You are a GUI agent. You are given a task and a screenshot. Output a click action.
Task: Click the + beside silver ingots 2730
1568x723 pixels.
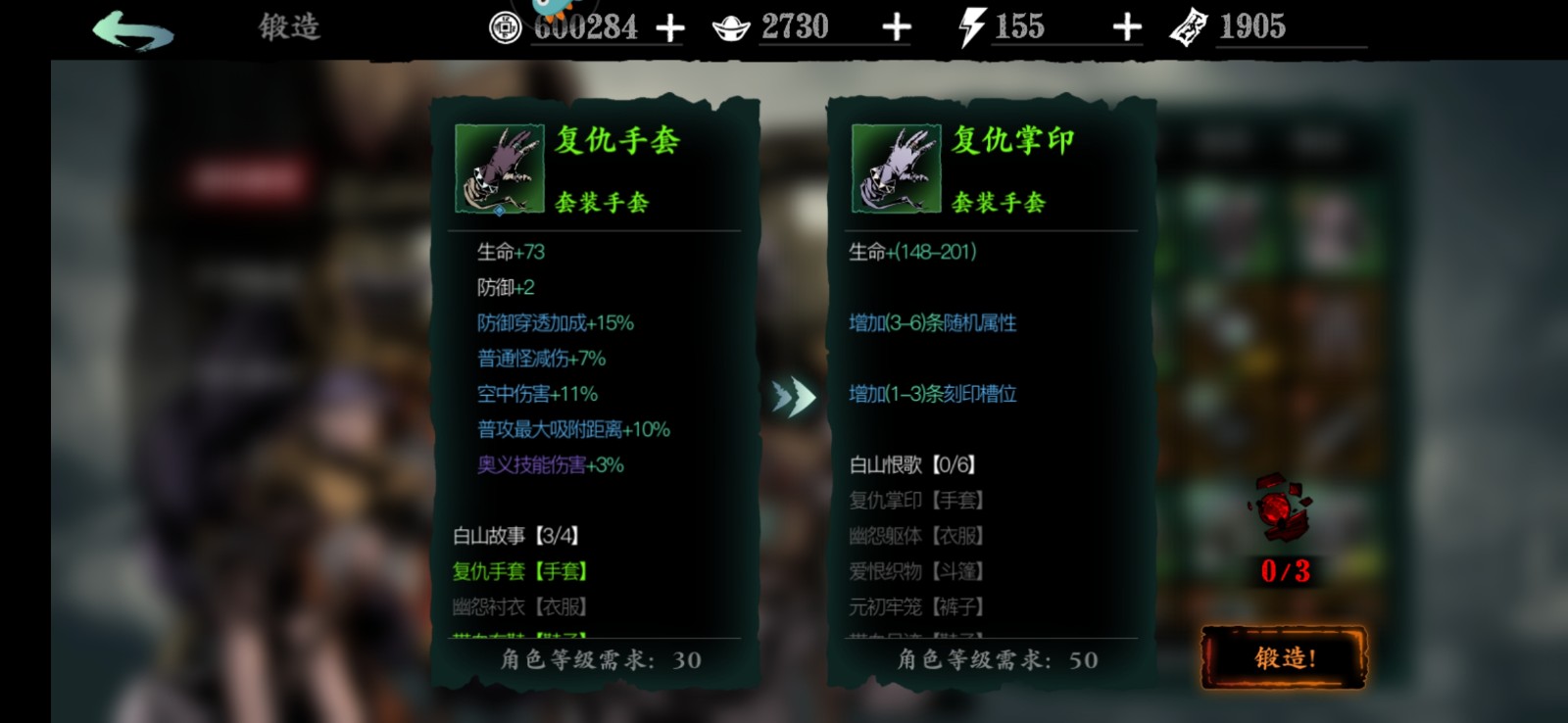pyautogui.click(x=890, y=26)
